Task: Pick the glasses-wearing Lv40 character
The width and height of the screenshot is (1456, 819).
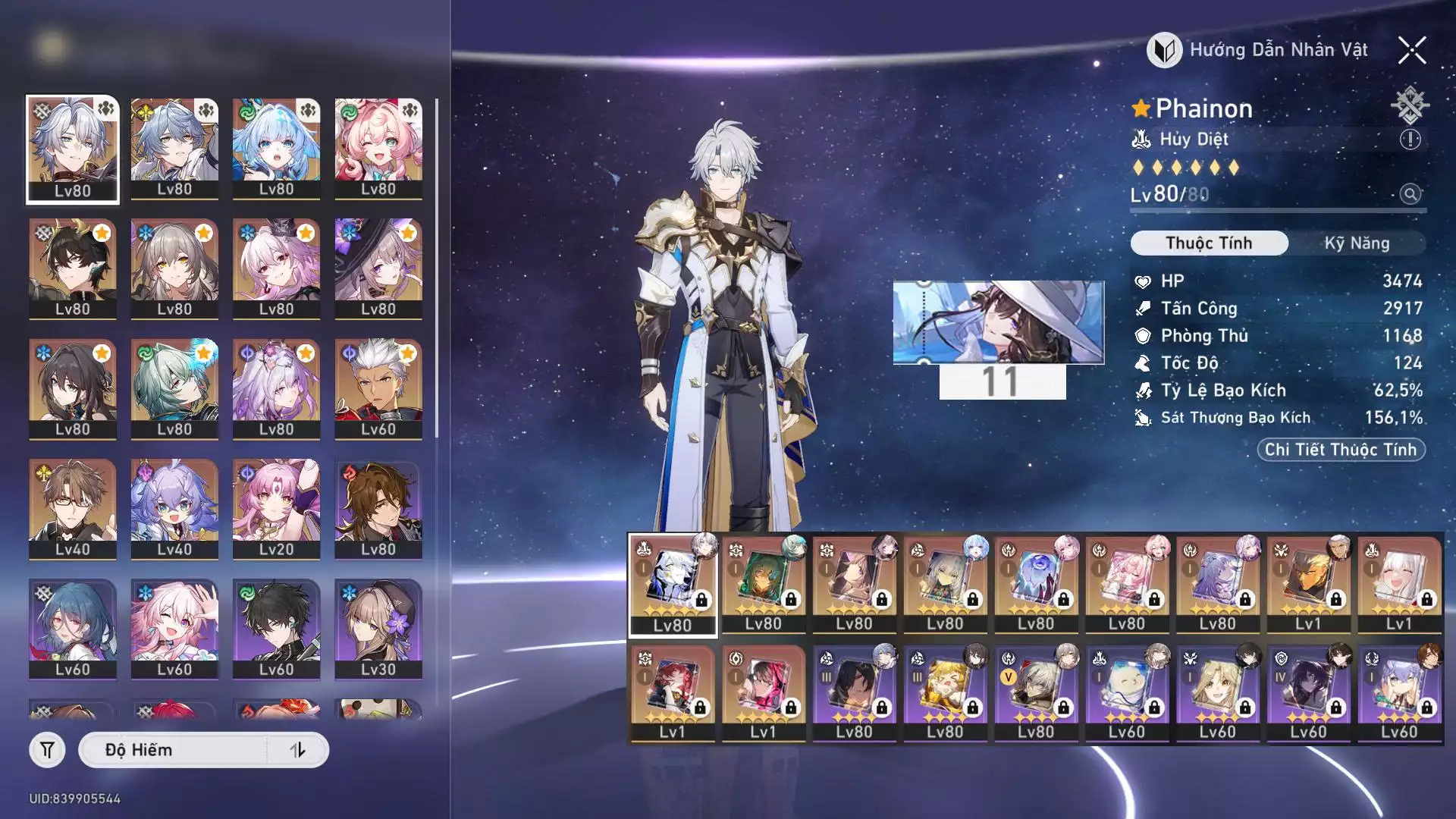Action: (x=73, y=508)
